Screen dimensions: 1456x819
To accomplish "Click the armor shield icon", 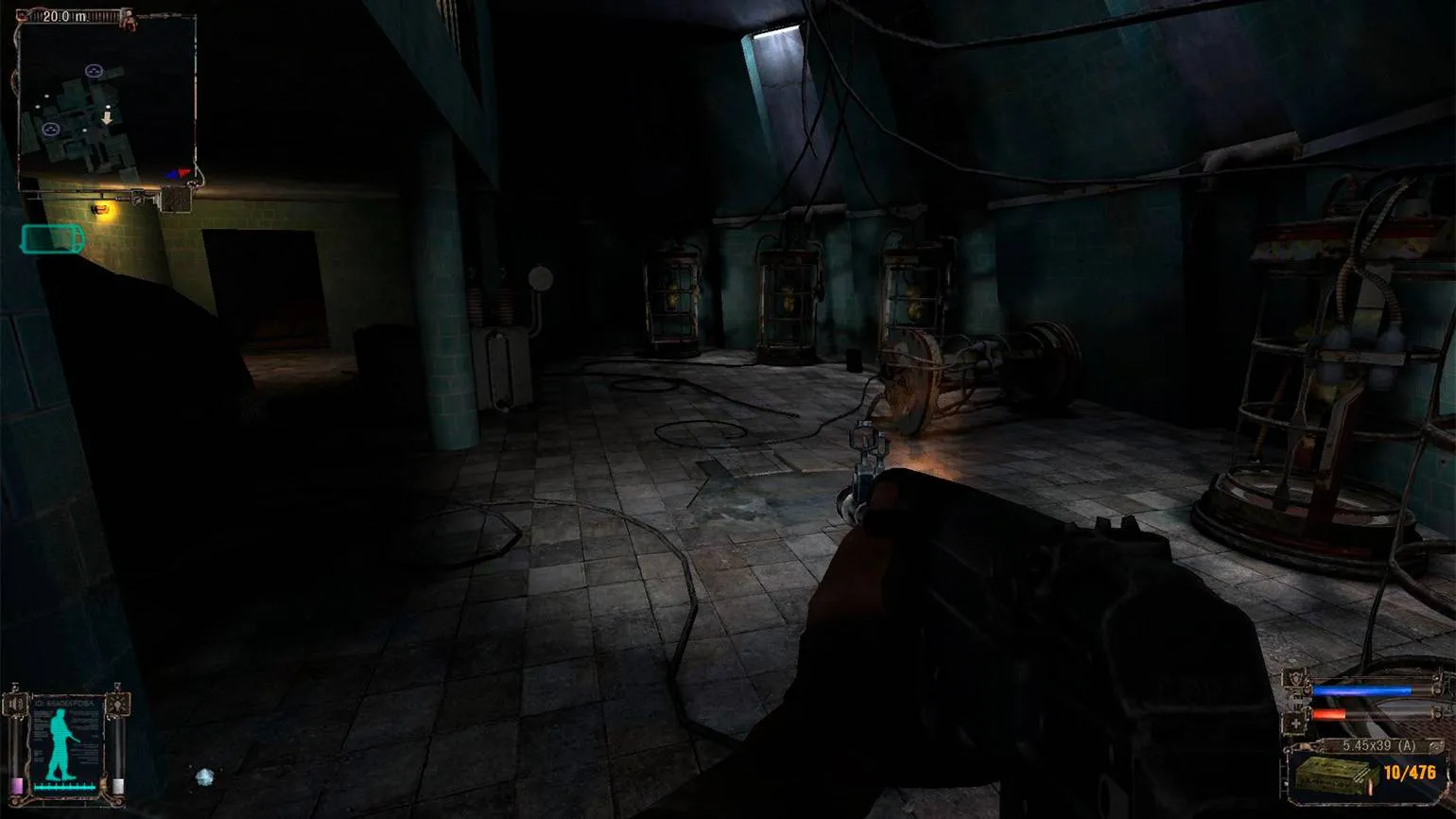I will click(1295, 681).
